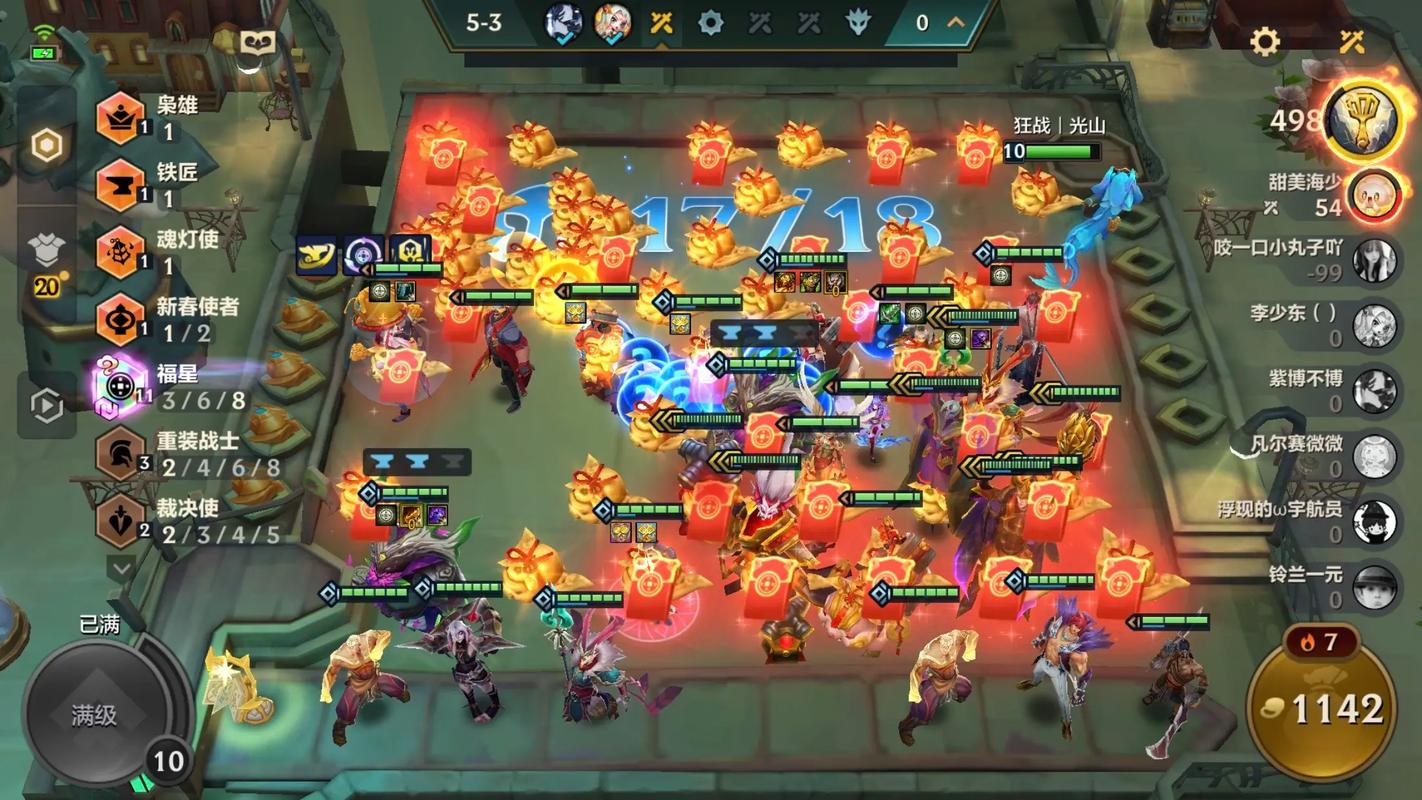Expand the trait list down arrow

point(121,569)
